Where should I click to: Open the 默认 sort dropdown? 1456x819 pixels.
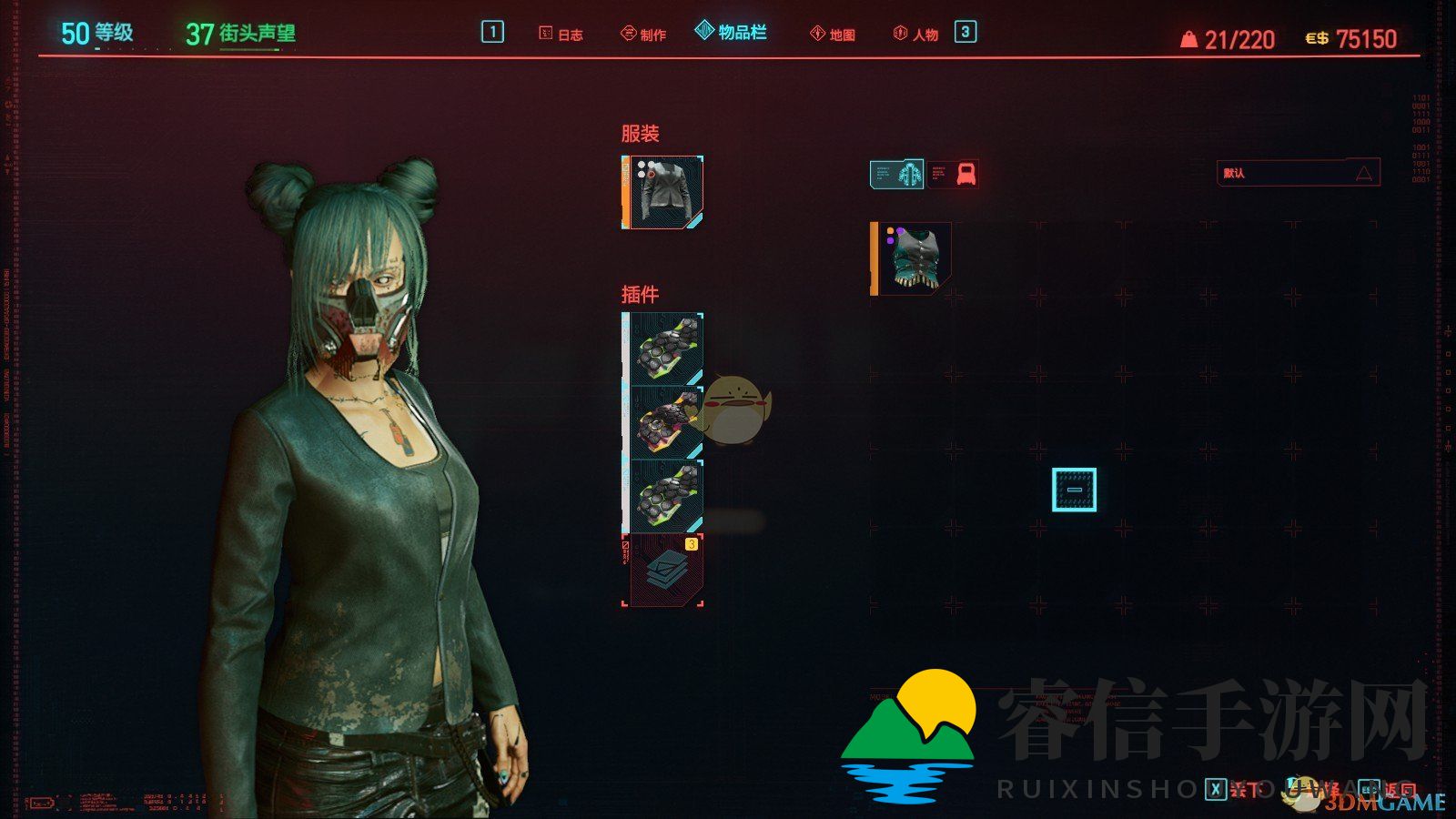tap(1298, 173)
